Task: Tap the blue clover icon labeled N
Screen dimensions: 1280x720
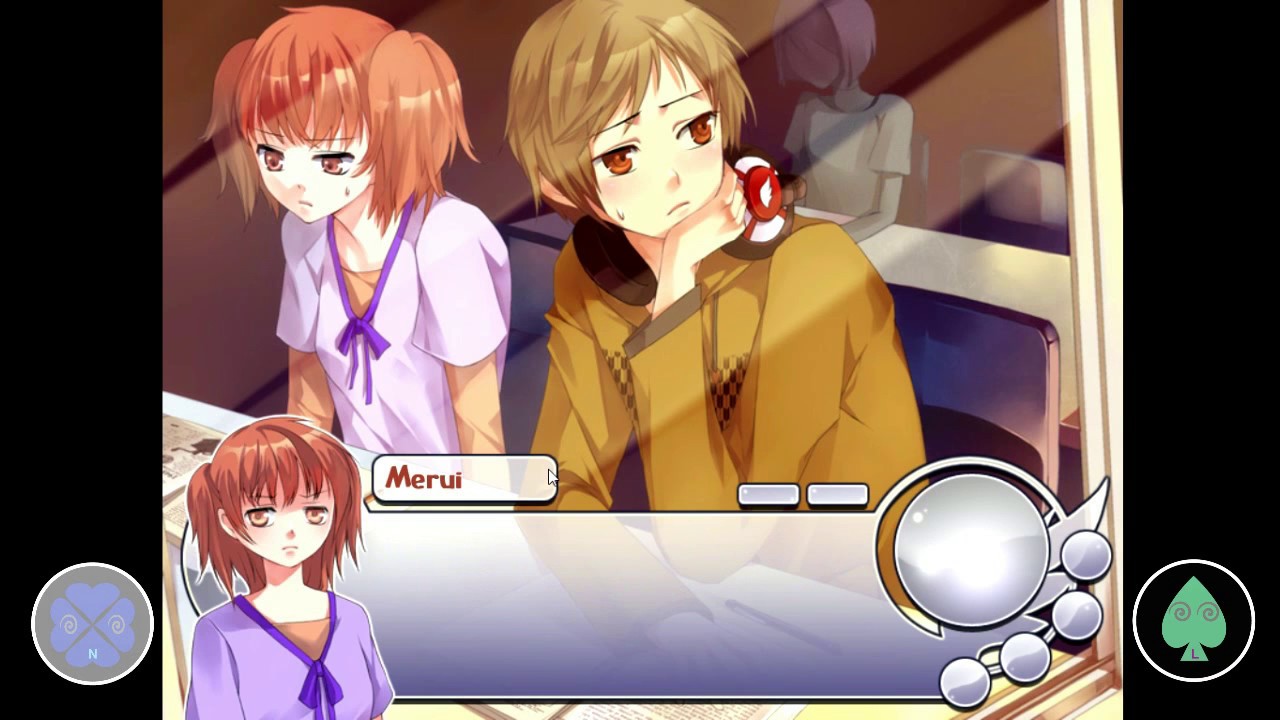Action: pos(92,622)
